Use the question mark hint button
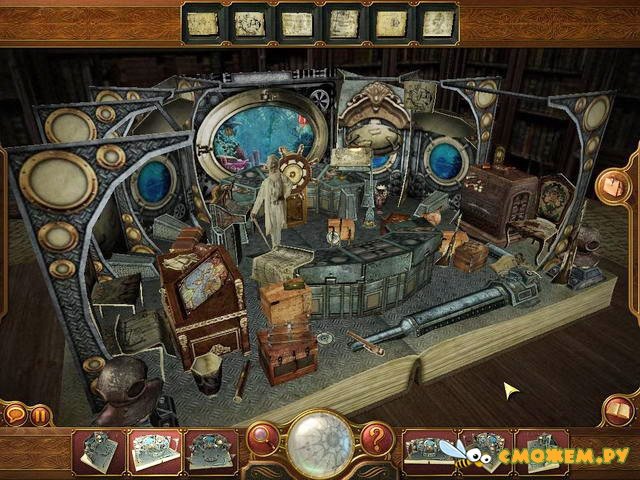 pyautogui.click(x=376, y=437)
